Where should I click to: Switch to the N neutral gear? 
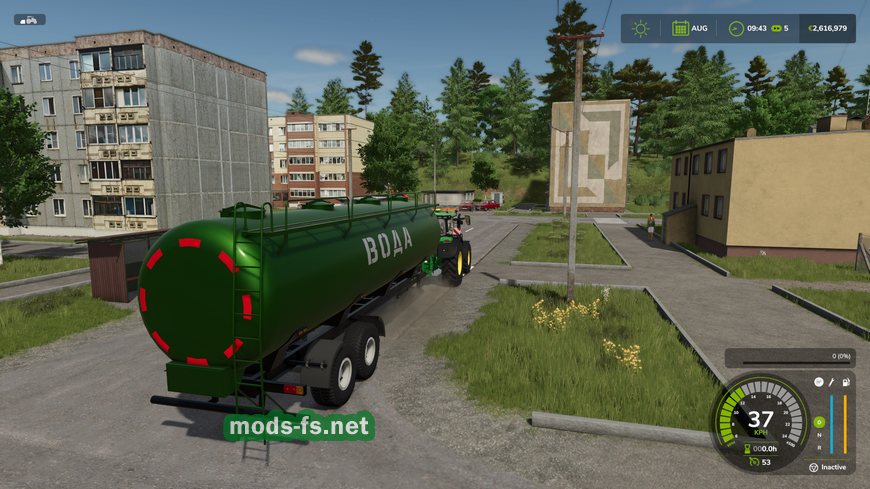pyautogui.click(x=819, y=435)
